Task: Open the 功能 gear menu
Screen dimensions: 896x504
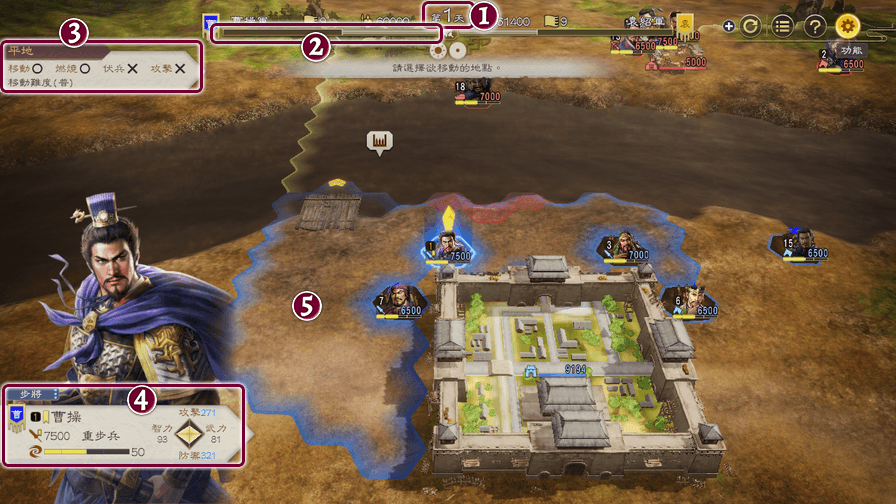Action: [847, 25]
